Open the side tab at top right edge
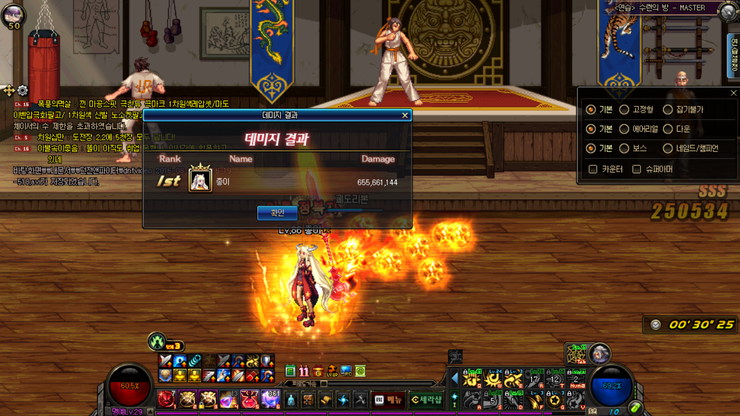The image size is (740, 416). [x=733, y=50]
